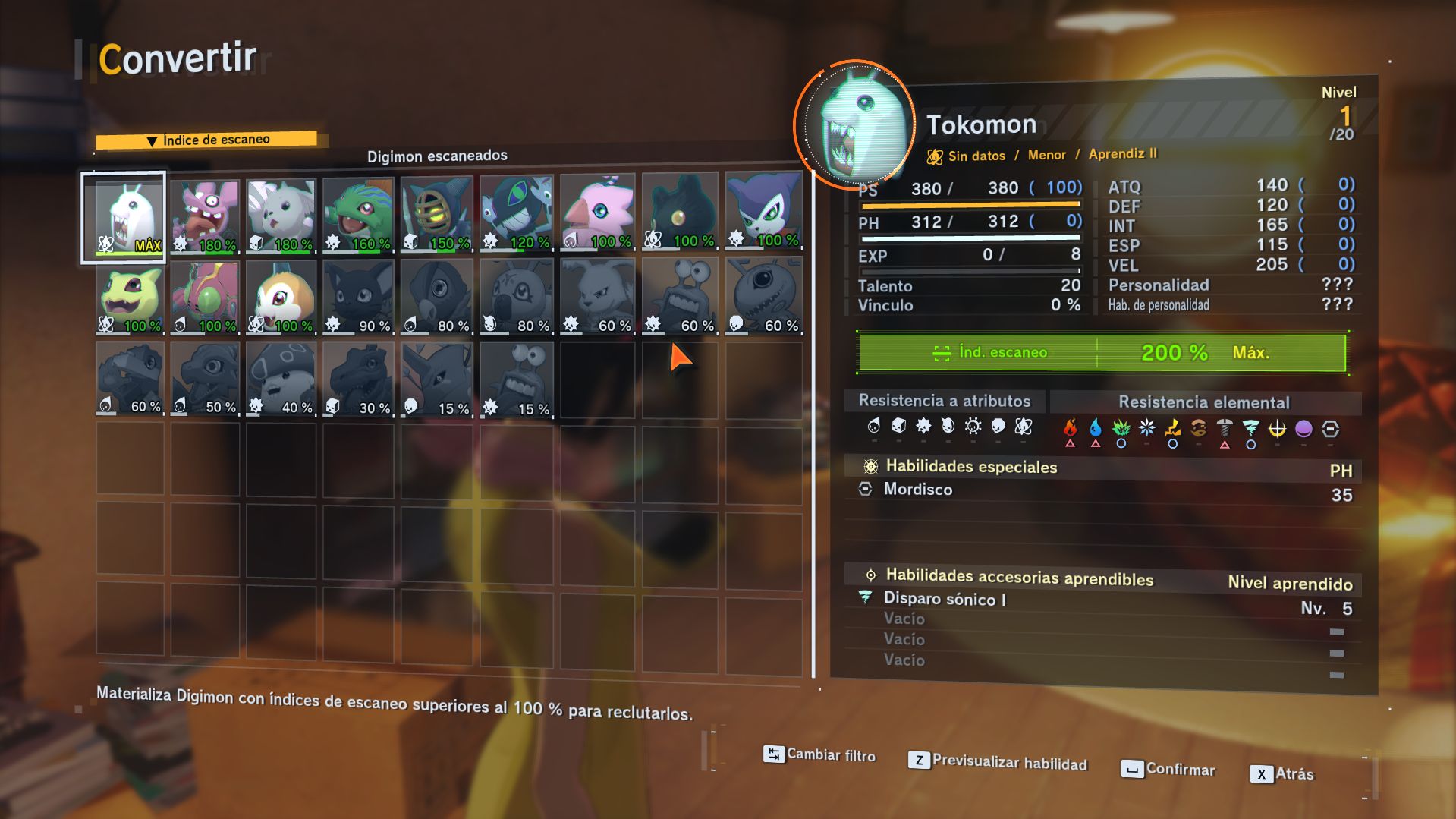Viewport: 1456px width, 819px height.
Task: Select the pink bird Digimon at 100 %
Action: (598, 213)
